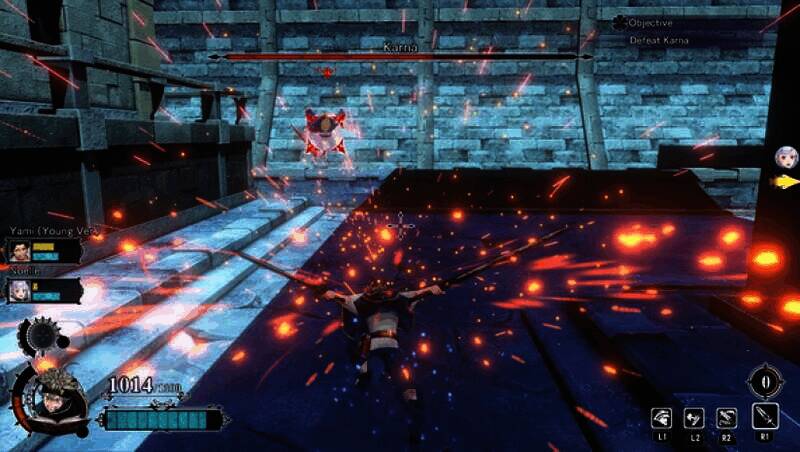The width and height of the screenshot is (800, 452).
Task: Select the Noelle teammate portrait
Action: point(20,290)
